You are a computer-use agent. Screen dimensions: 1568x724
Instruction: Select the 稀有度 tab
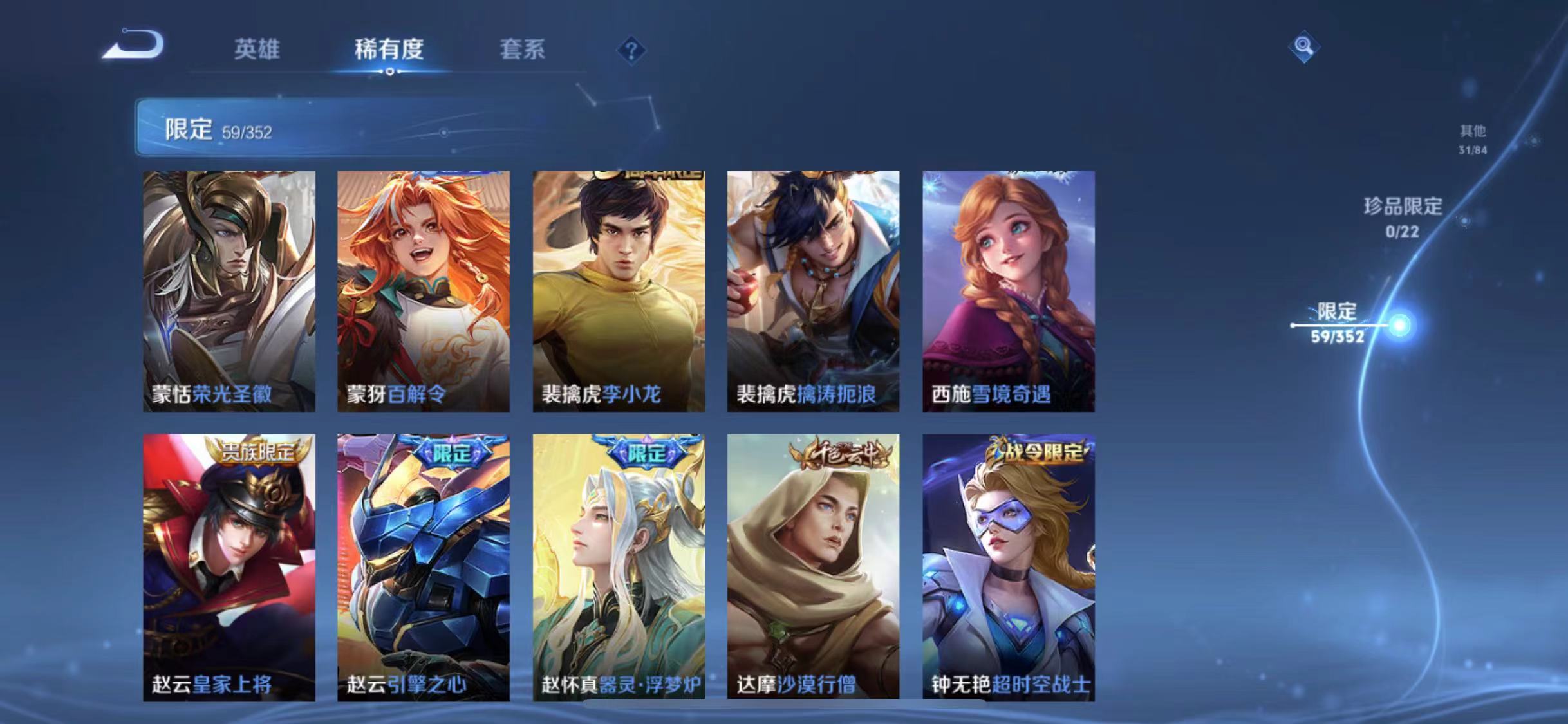(x=389, y=50)
